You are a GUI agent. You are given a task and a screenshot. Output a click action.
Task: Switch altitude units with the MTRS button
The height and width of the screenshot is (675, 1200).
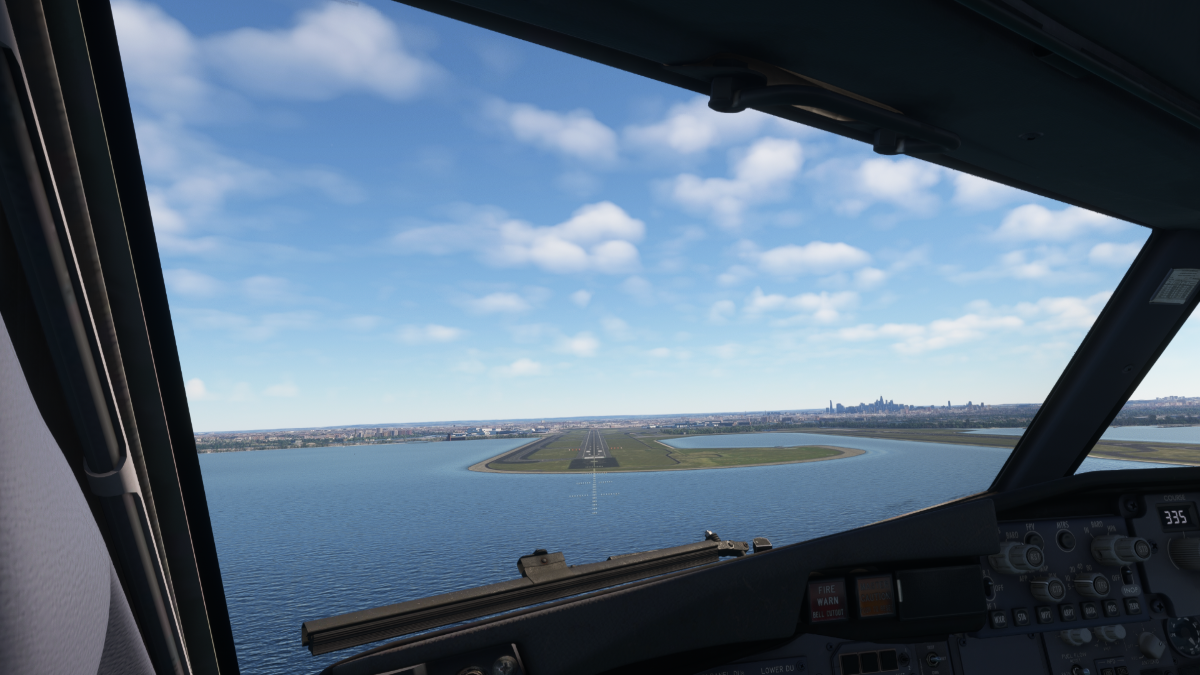[x=1066, y=540]
